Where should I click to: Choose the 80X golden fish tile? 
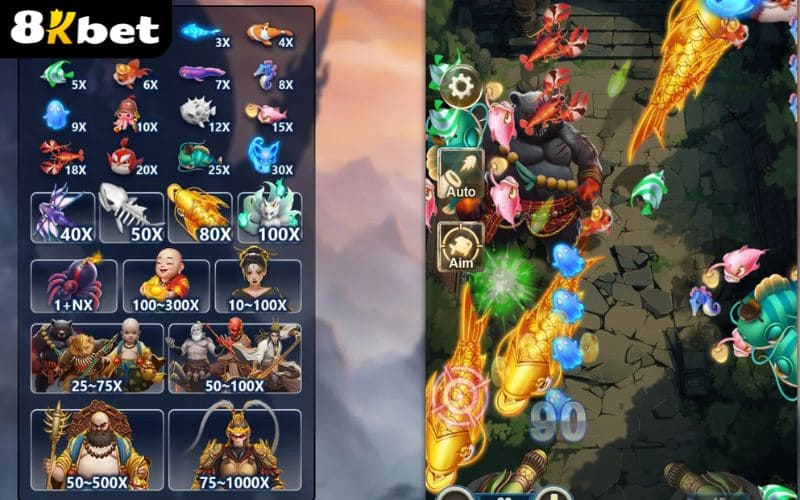tap(199, 217)
